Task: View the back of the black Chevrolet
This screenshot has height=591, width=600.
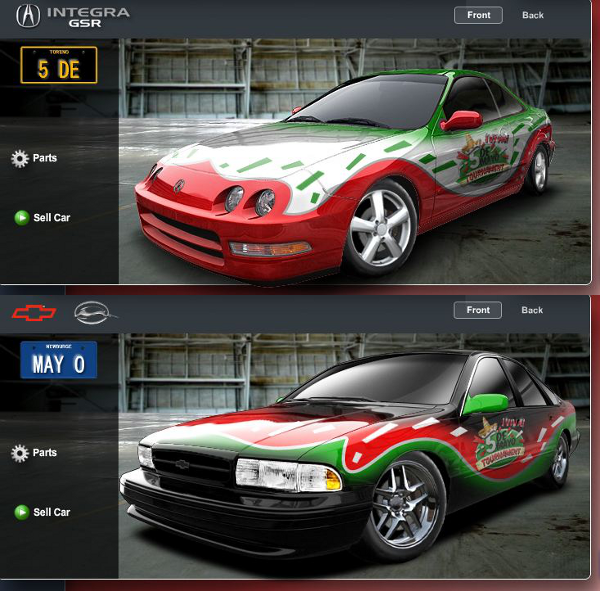Action: [x=532, y=310]
